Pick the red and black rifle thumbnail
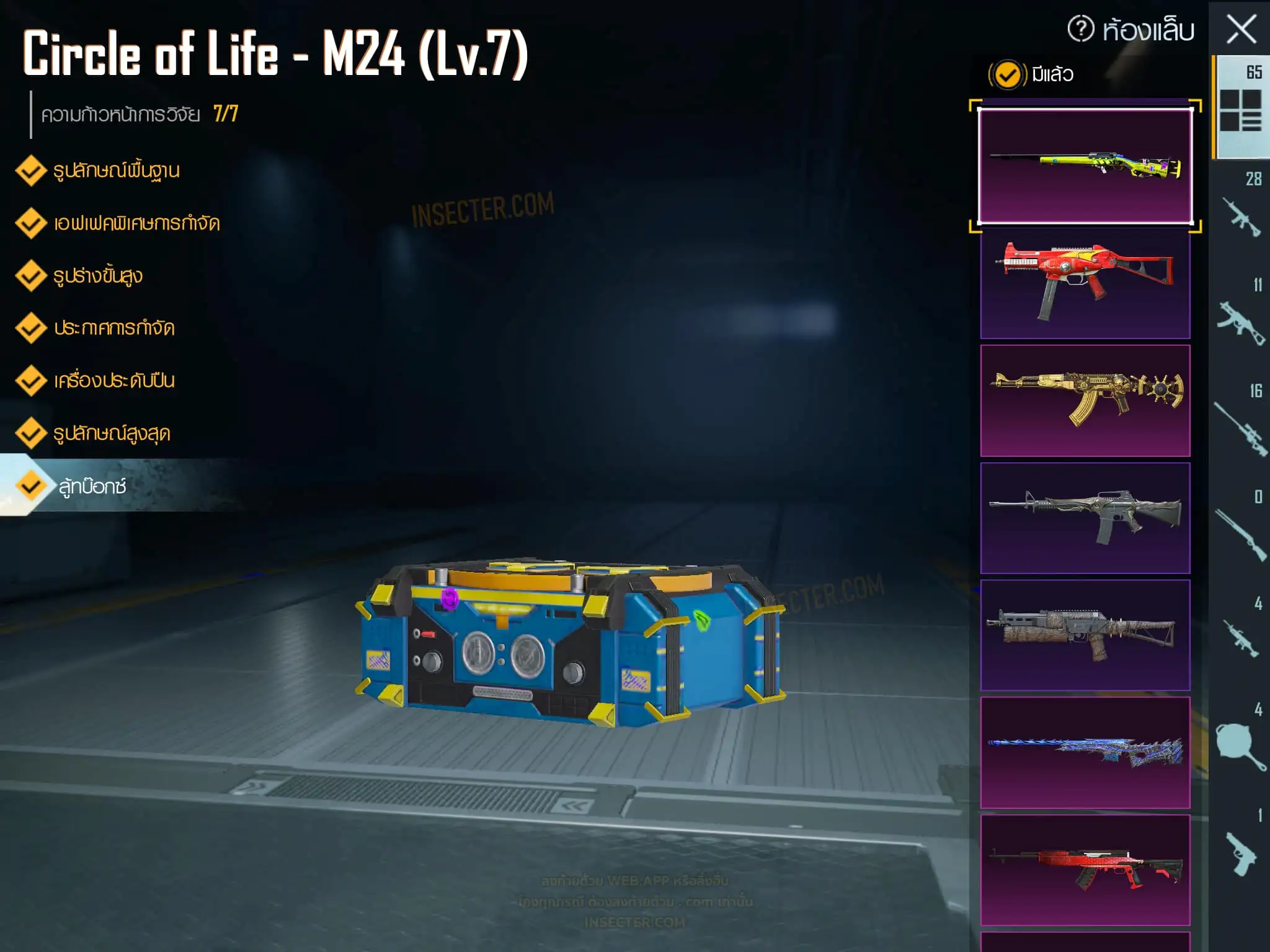 (1085, 870)
